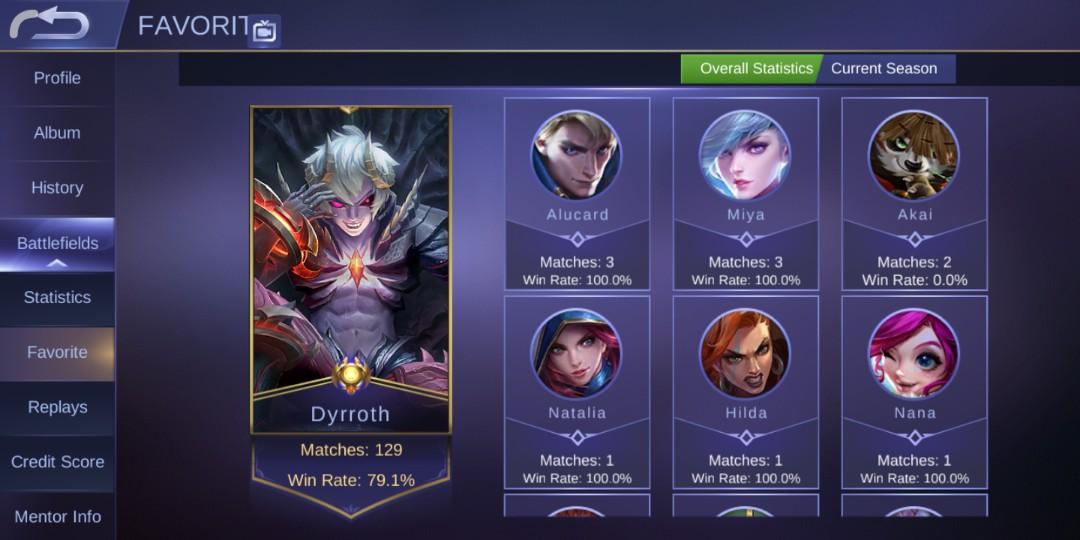Show the Statistics page
The image size is (1080, 540).
pyautogui.click(x=57, y=298)
